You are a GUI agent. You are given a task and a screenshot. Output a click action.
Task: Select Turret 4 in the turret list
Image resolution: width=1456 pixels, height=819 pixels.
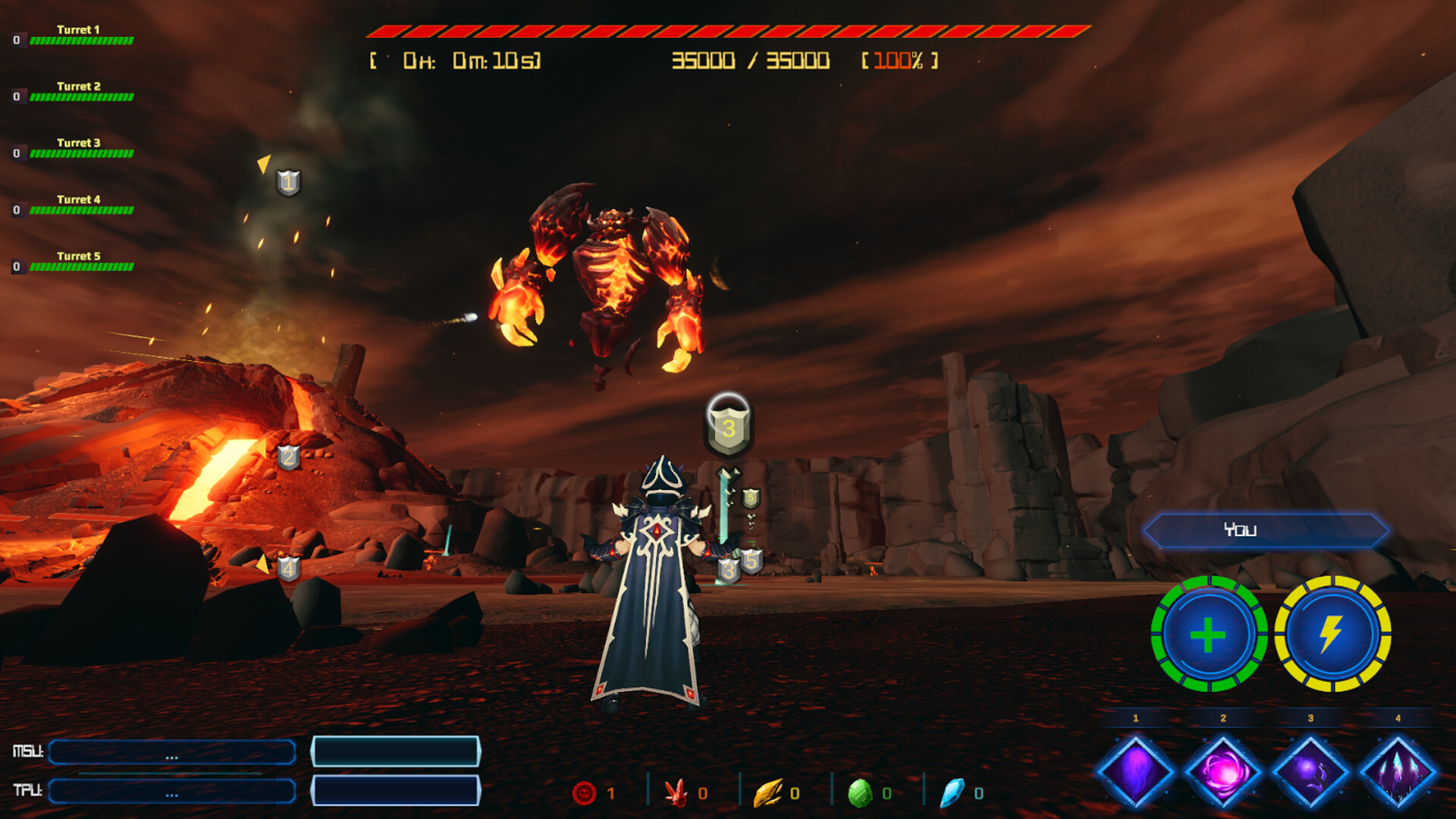(78, 205)
